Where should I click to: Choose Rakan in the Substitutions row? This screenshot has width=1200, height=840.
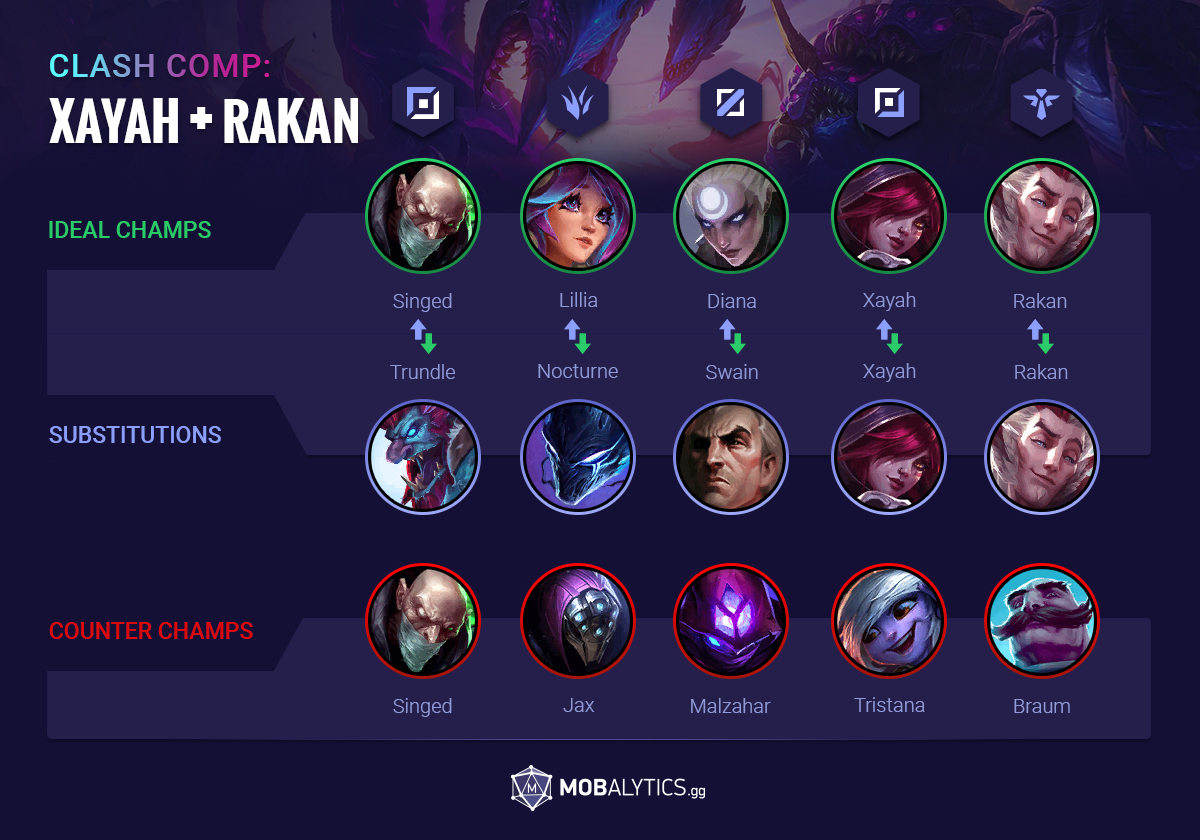[x=1042, y=455]
